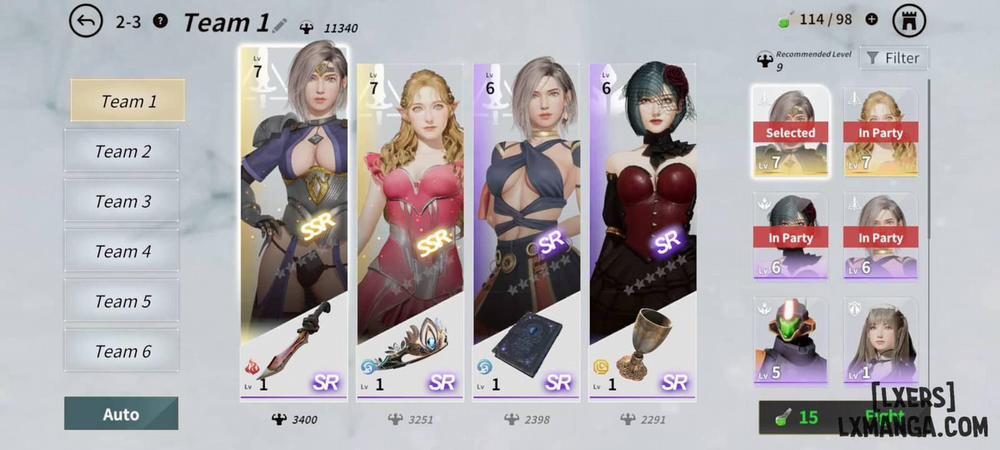The width and height of the screenshot is (1000, 450).
Task: Open the stage help question mark
Action: click(162, 21)
